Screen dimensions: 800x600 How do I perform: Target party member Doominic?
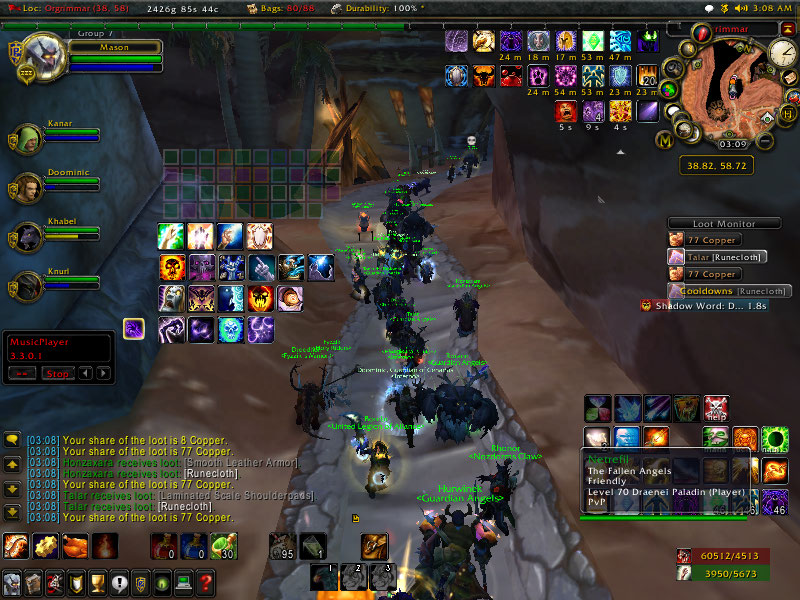click(x=27, y=187)
